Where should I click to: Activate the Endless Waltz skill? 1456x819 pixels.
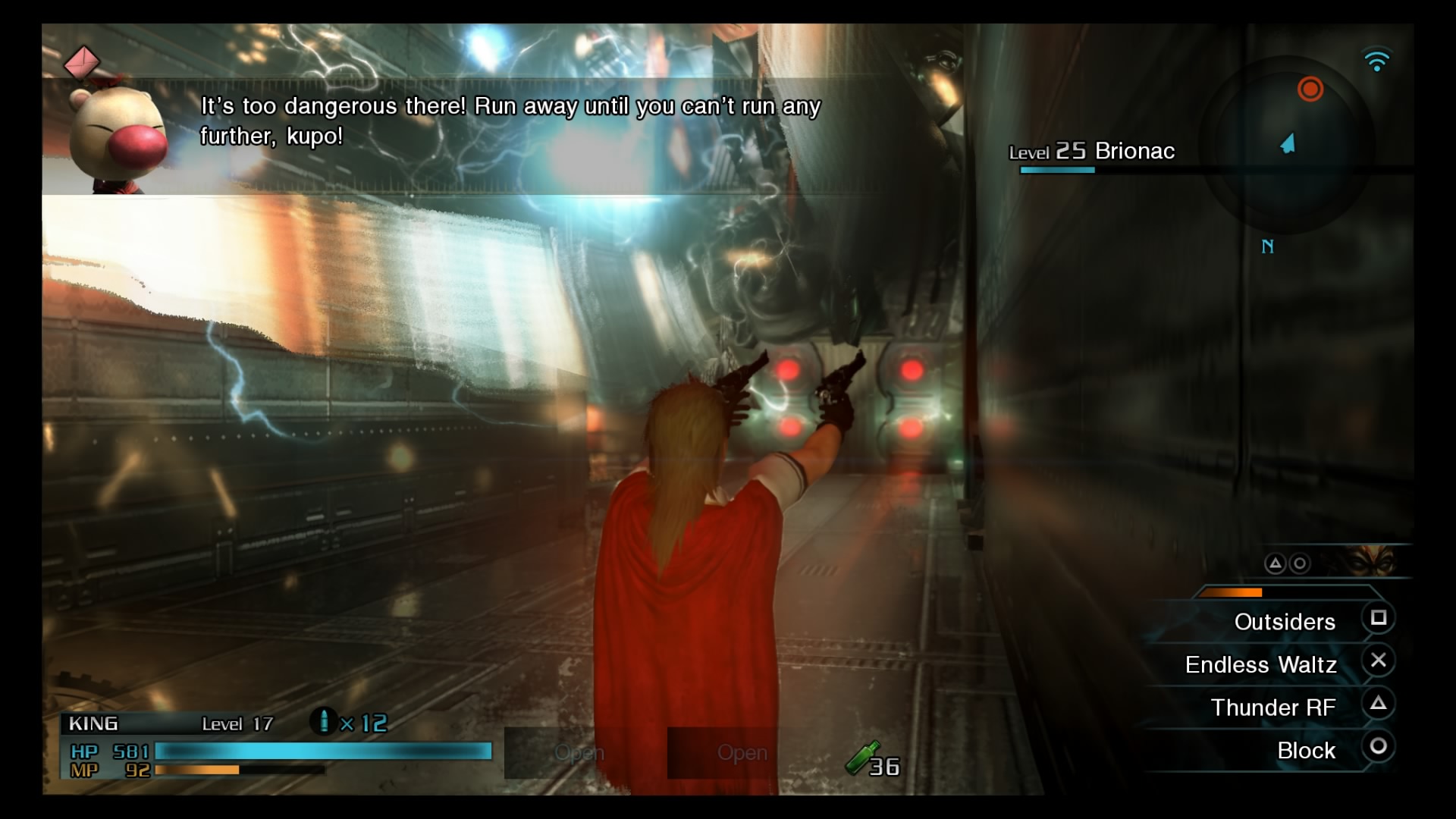tap(1261, 664)
